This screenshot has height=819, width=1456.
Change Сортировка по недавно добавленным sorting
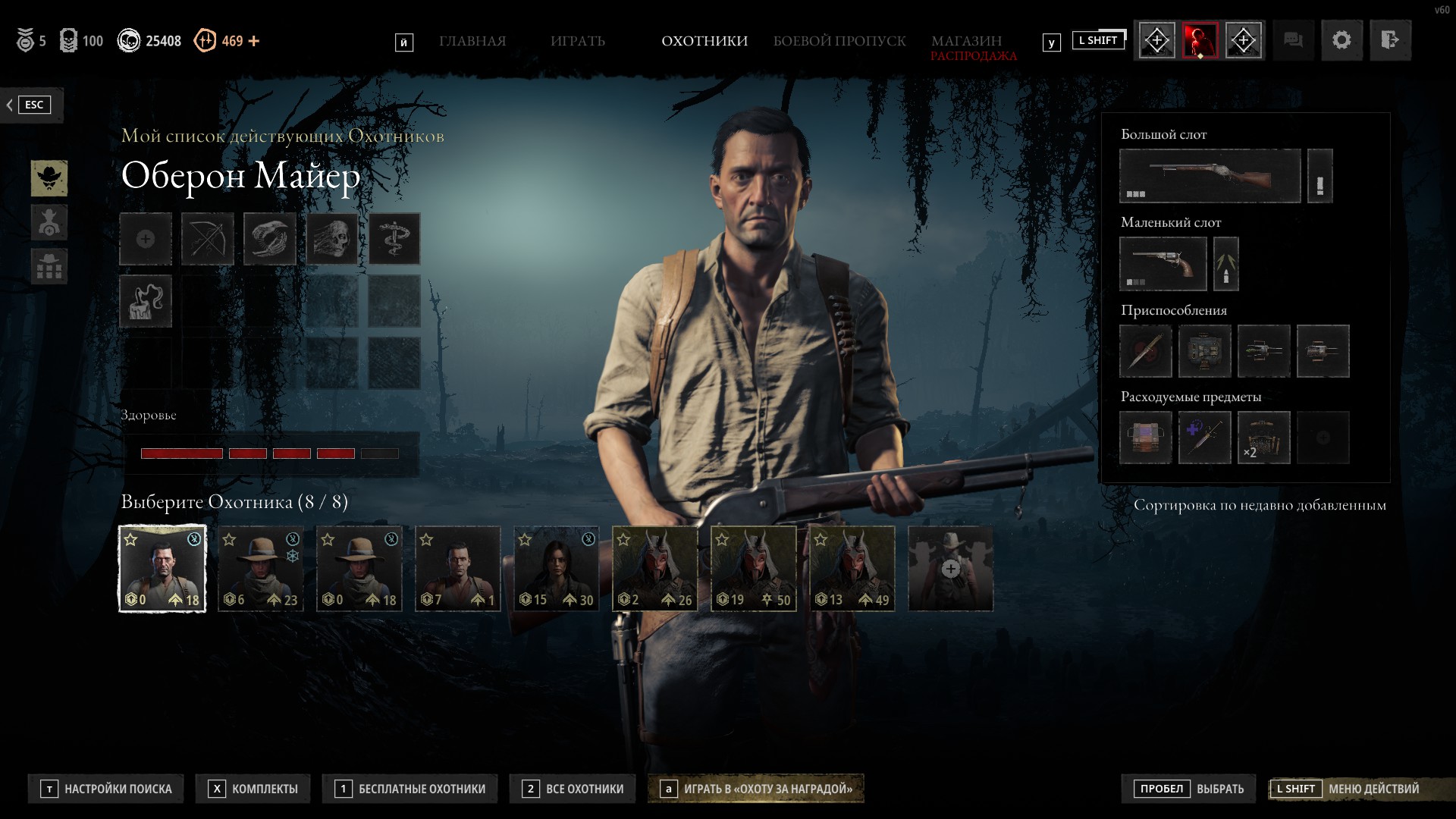[1260, 505]
